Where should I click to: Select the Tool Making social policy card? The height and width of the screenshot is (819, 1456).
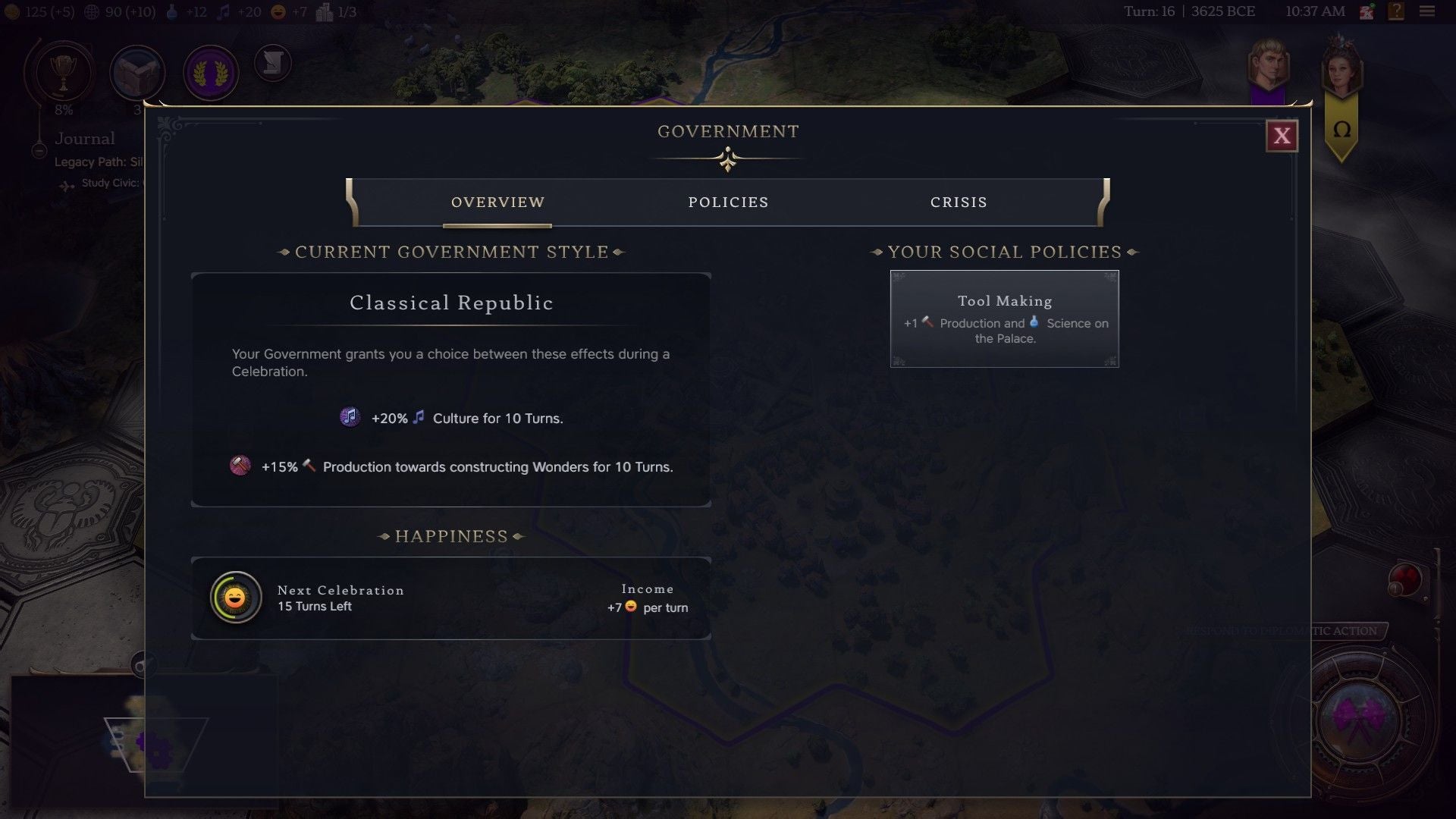[1004, 318]
